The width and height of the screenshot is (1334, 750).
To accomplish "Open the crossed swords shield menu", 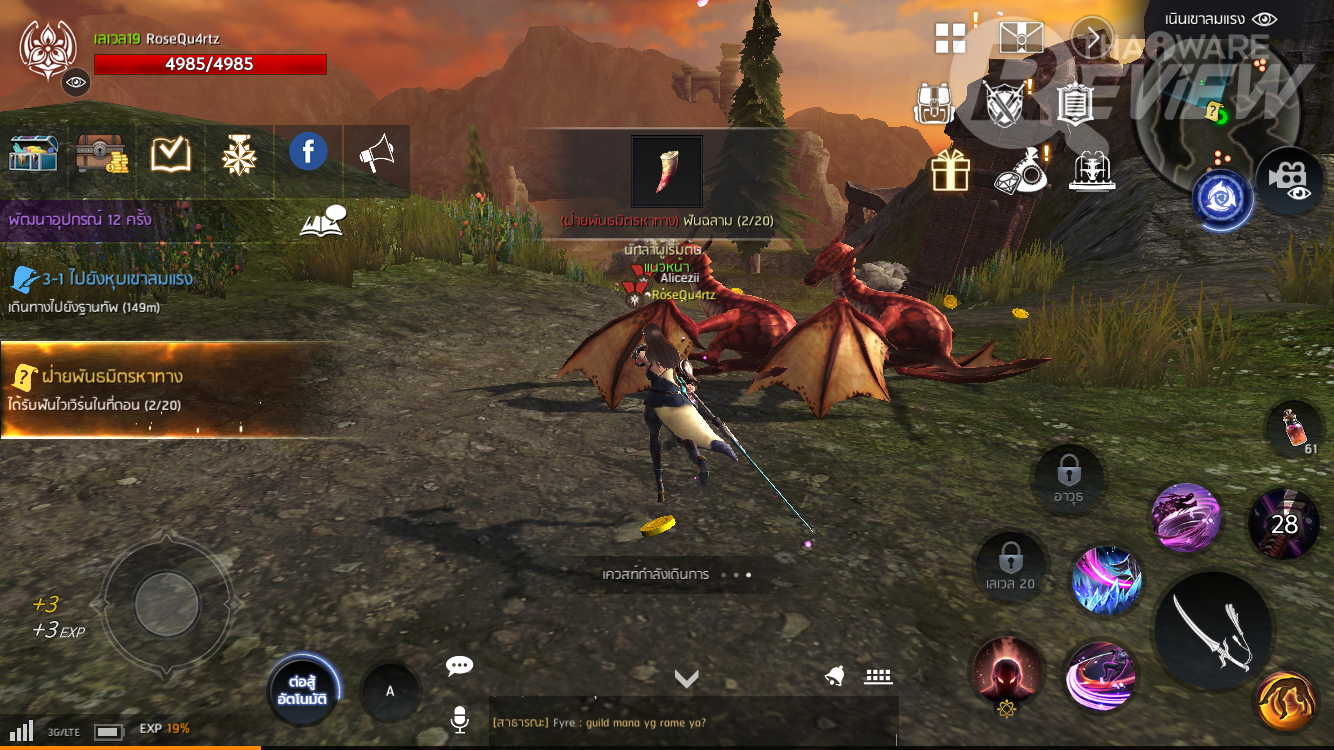I will point(1003,103).
